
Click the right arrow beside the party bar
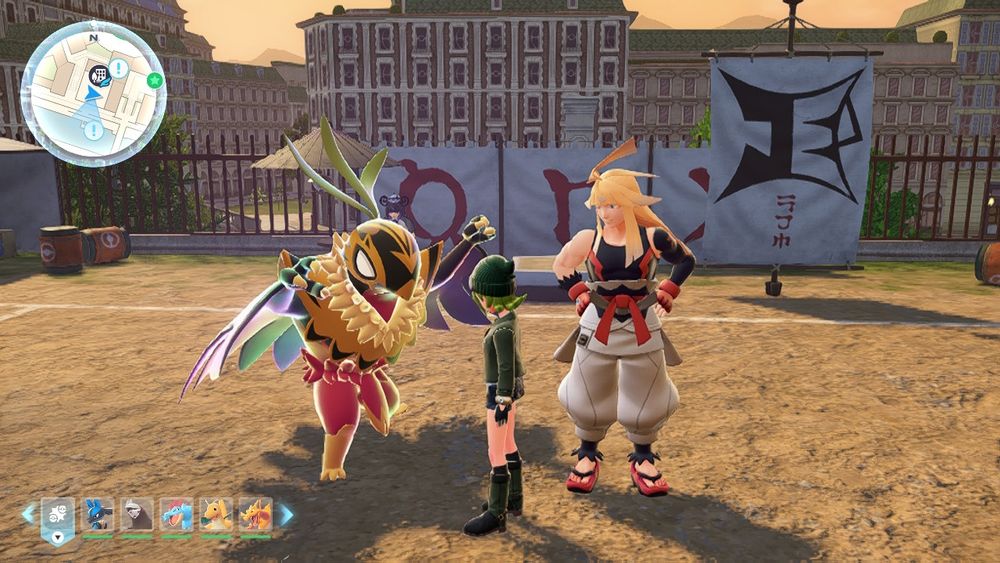(x=286, y=514)
